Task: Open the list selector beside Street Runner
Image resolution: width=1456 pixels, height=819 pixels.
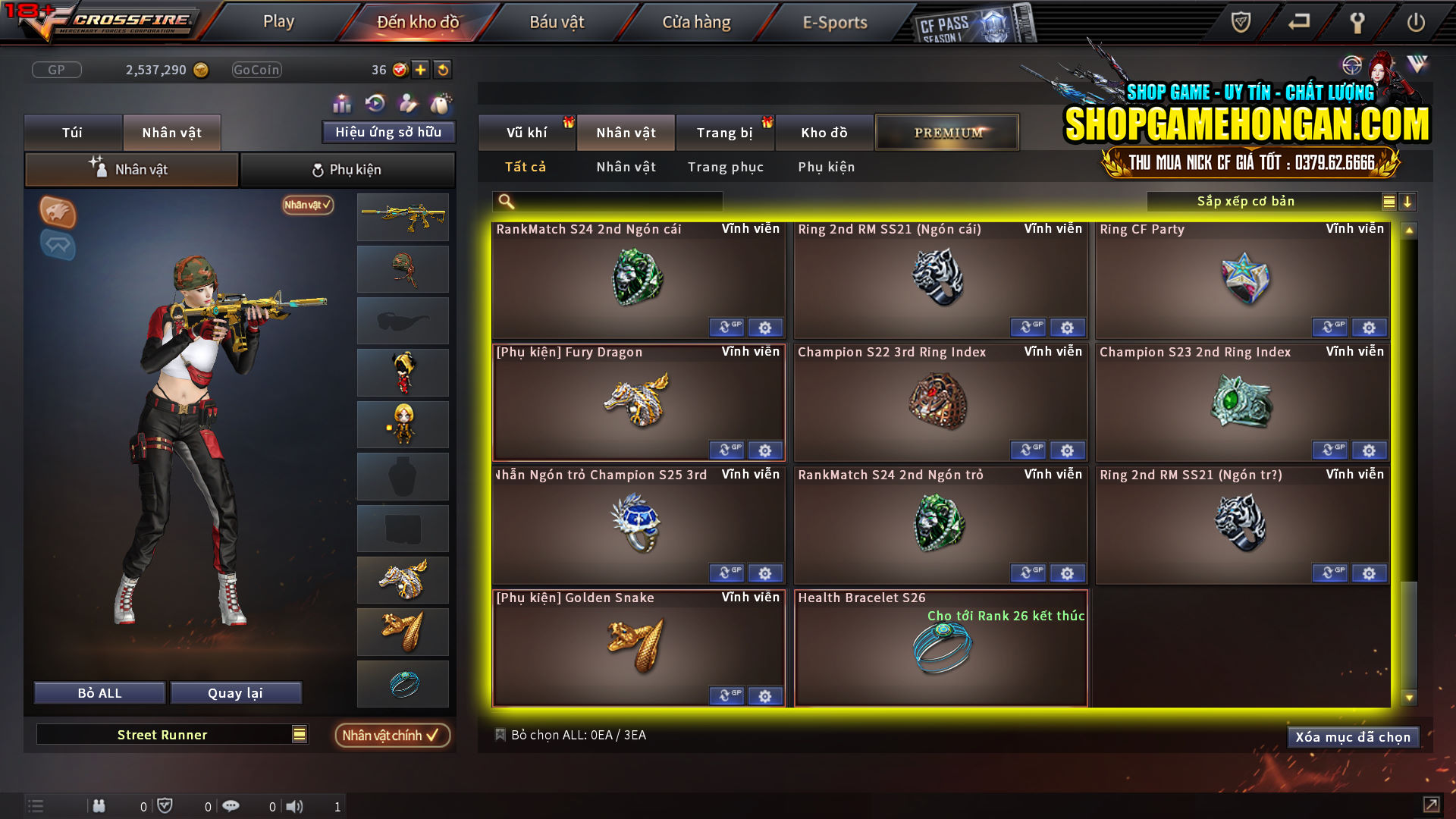Action: click(298, 734)
